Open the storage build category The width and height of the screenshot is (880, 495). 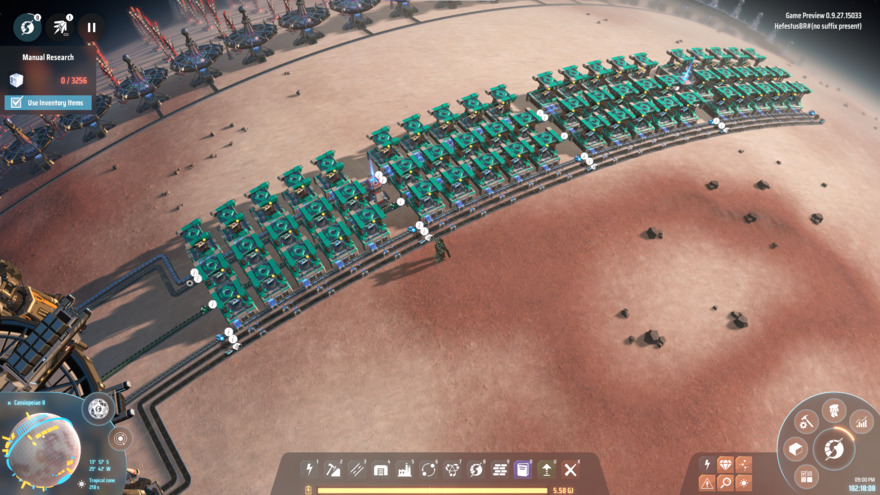click(x=381, y=469)
